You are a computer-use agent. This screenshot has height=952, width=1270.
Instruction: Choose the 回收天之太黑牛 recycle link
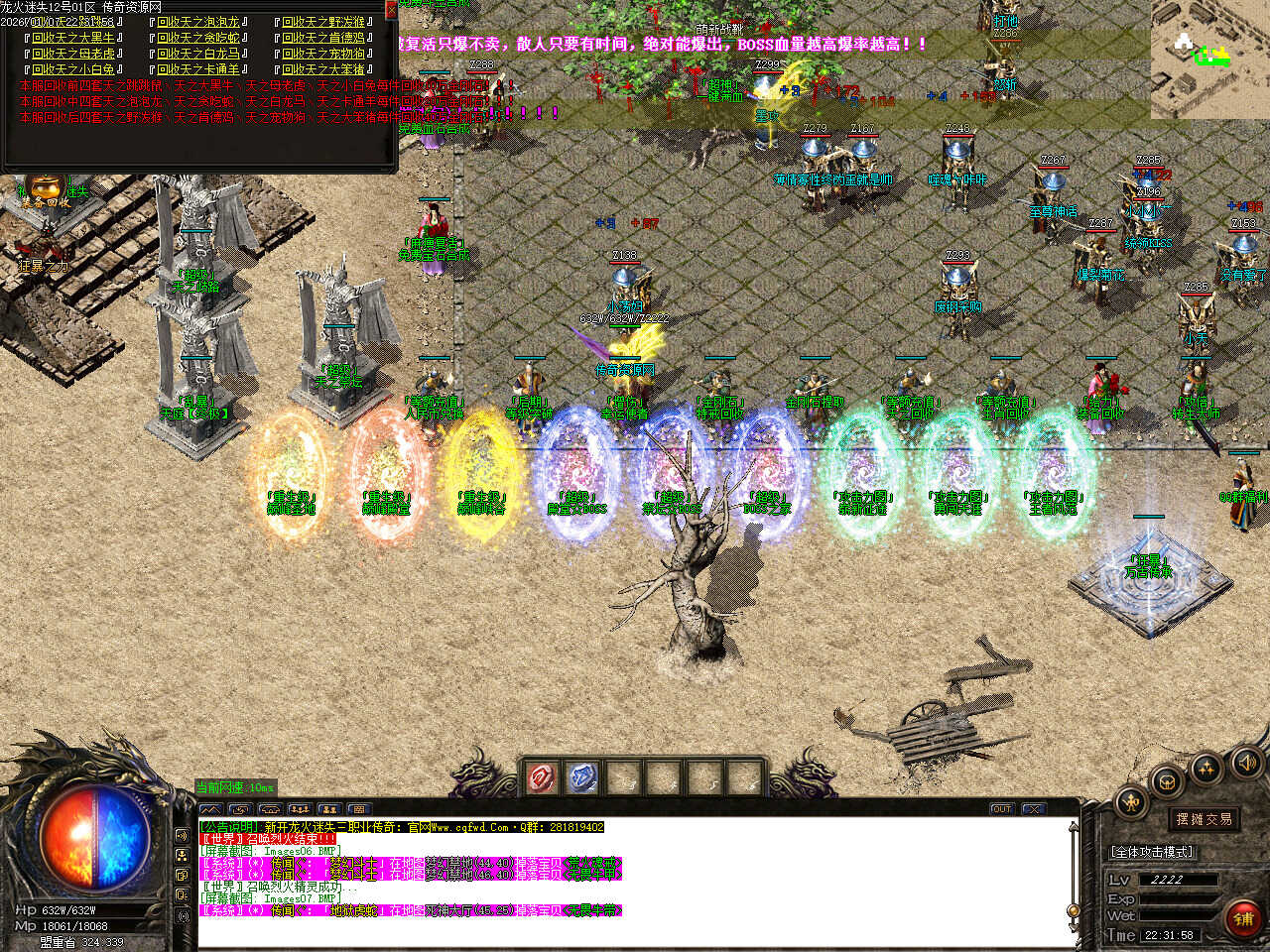pyautogui.click(x=73, y=38)
